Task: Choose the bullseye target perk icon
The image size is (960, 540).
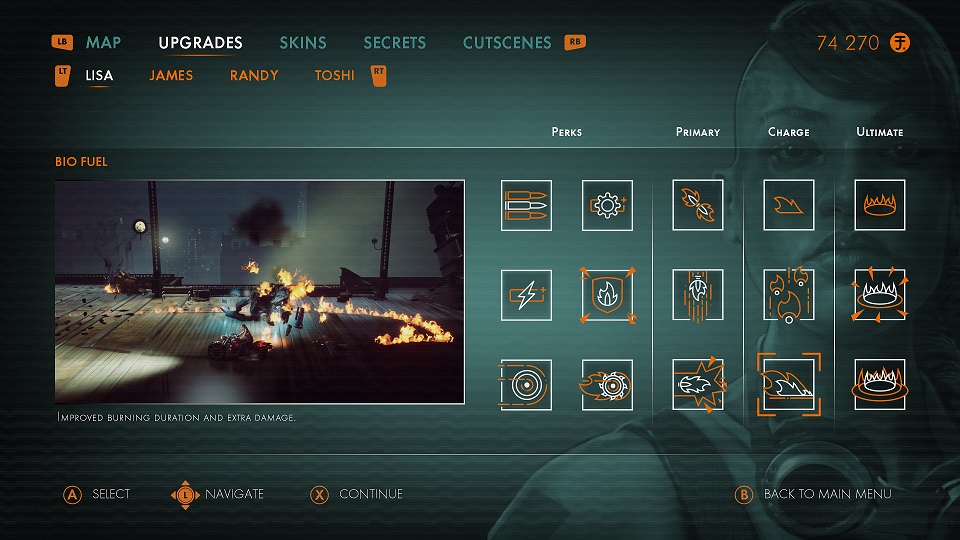Action: click(526, 385)
